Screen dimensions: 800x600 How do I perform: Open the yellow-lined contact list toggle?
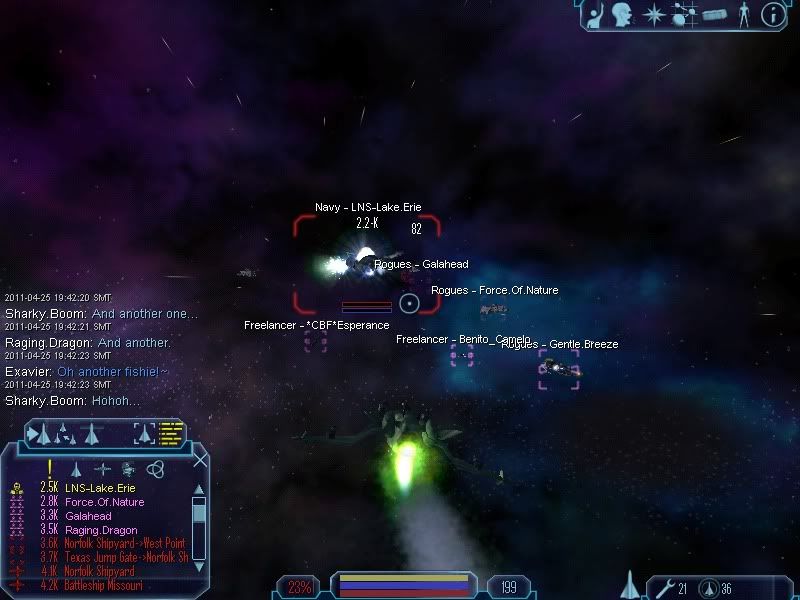pyautogui.click(x=172, y=433)
